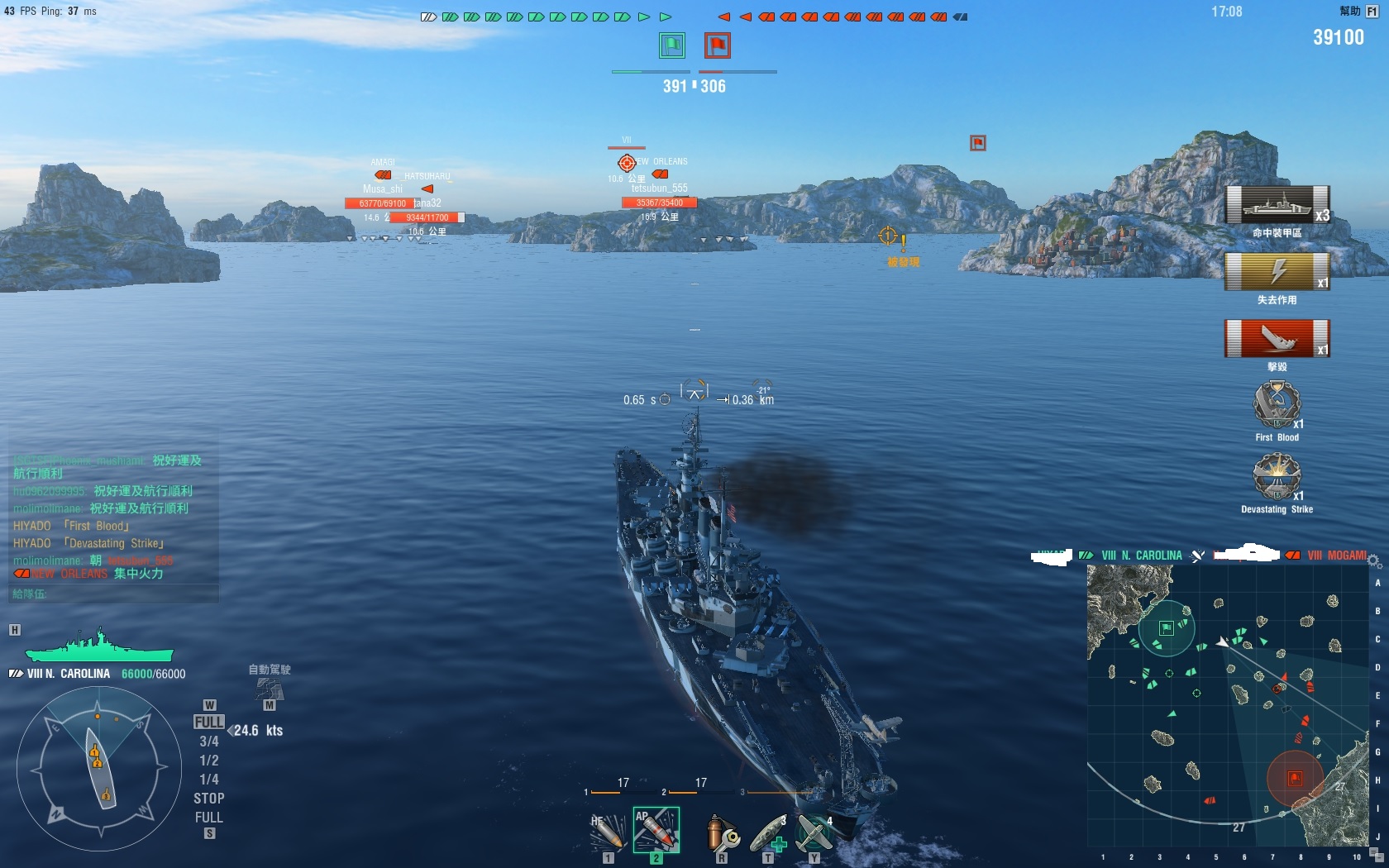The width and height of the screenshot is (1389, 868).
Task: Set throttle to 3/4 speed
Action: (209, 742)
